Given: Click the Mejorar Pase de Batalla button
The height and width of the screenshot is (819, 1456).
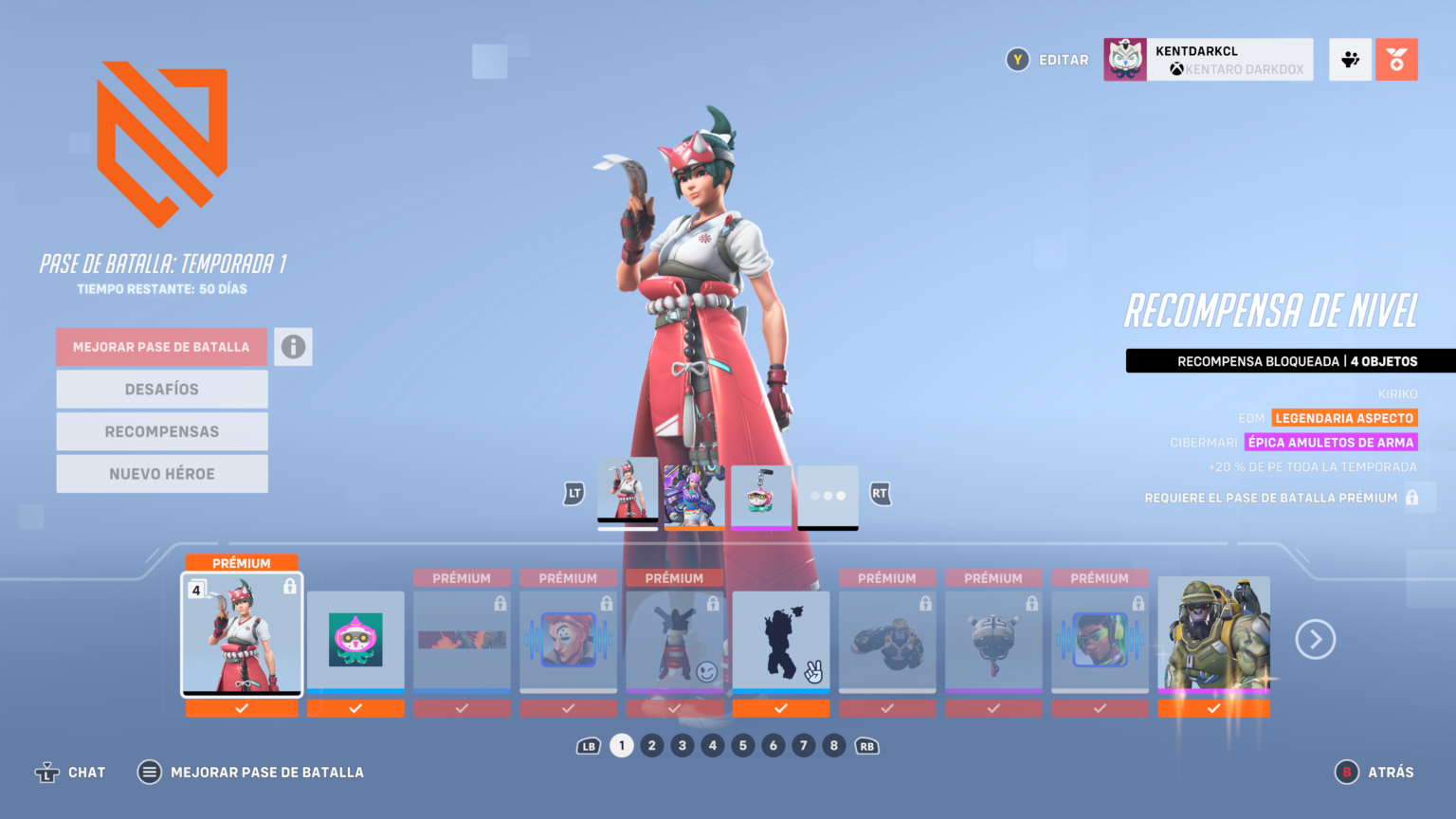Looking at the screenshot, I should pyautogui.click(x=161, y=346).
